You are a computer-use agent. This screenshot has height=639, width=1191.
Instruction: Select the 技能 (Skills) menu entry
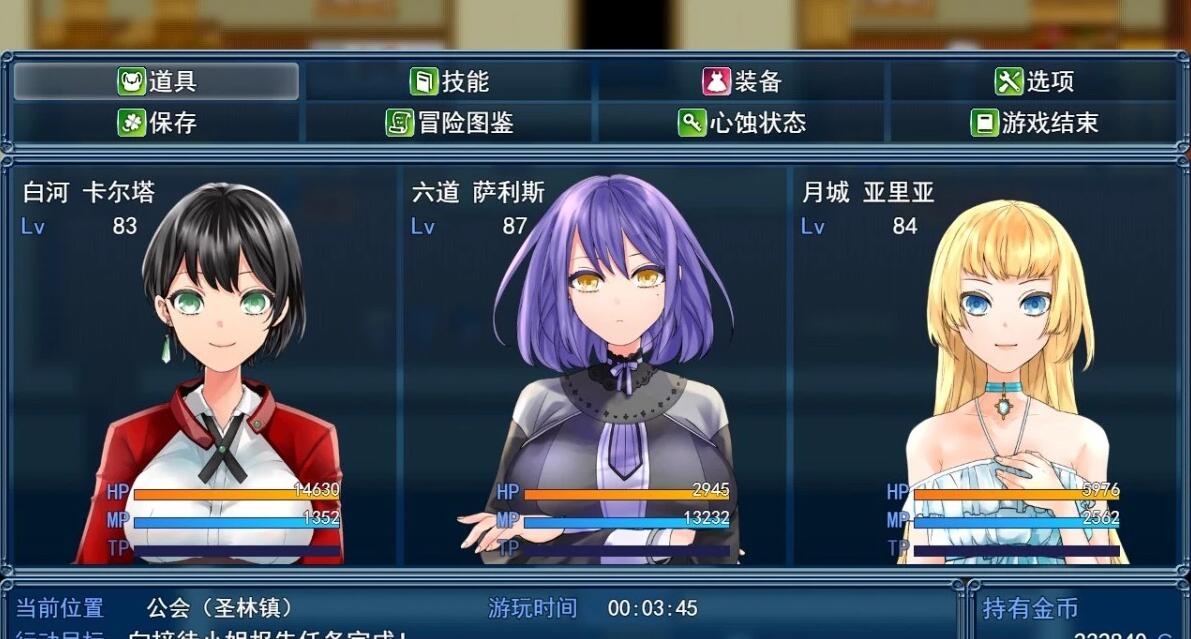coord(450,81)
